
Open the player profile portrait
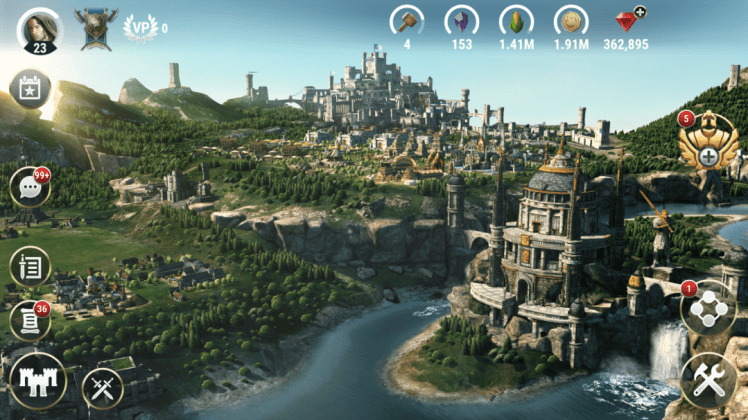(x=39, y=29)
